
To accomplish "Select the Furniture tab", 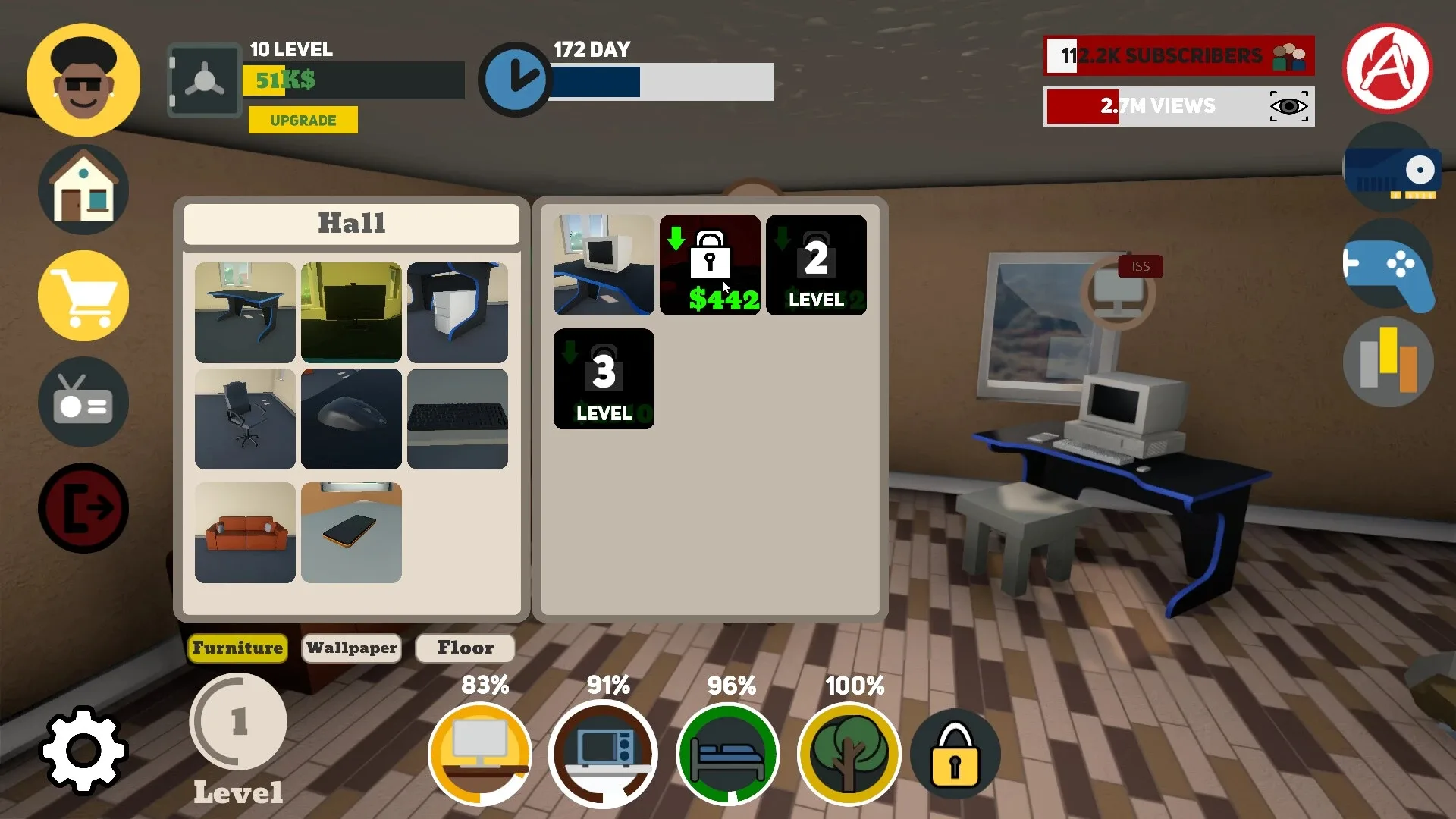I will point(237,648).
